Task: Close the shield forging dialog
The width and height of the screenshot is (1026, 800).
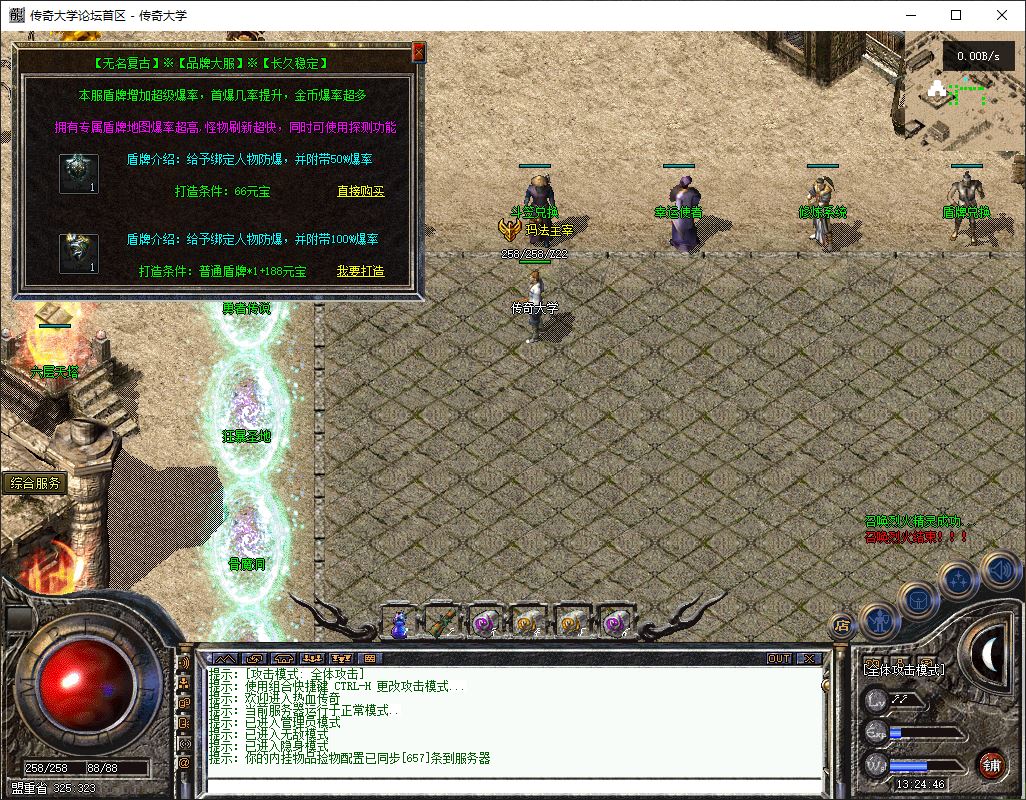Action: 418,51
